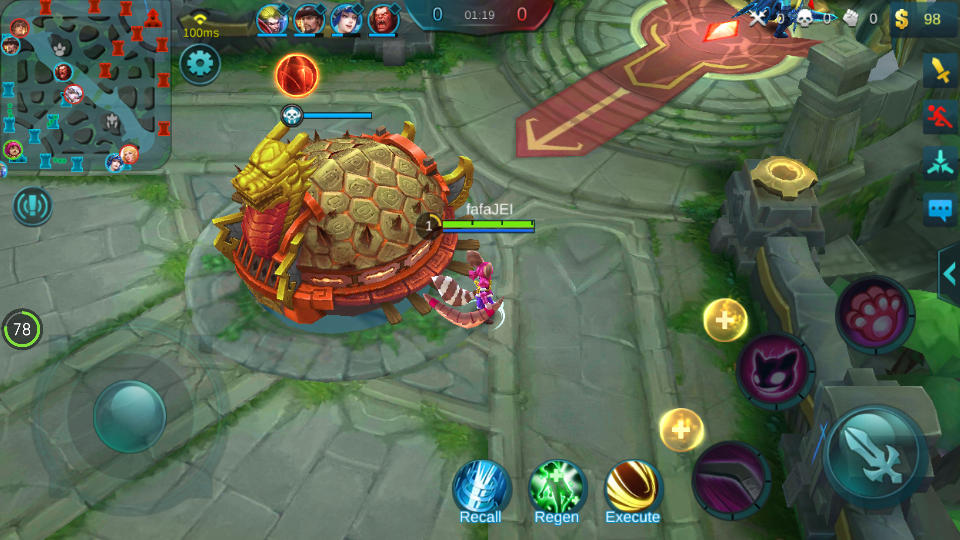Upgrade the cat face skill with plus
960x540 pixels.
click(x=725, y=320)
